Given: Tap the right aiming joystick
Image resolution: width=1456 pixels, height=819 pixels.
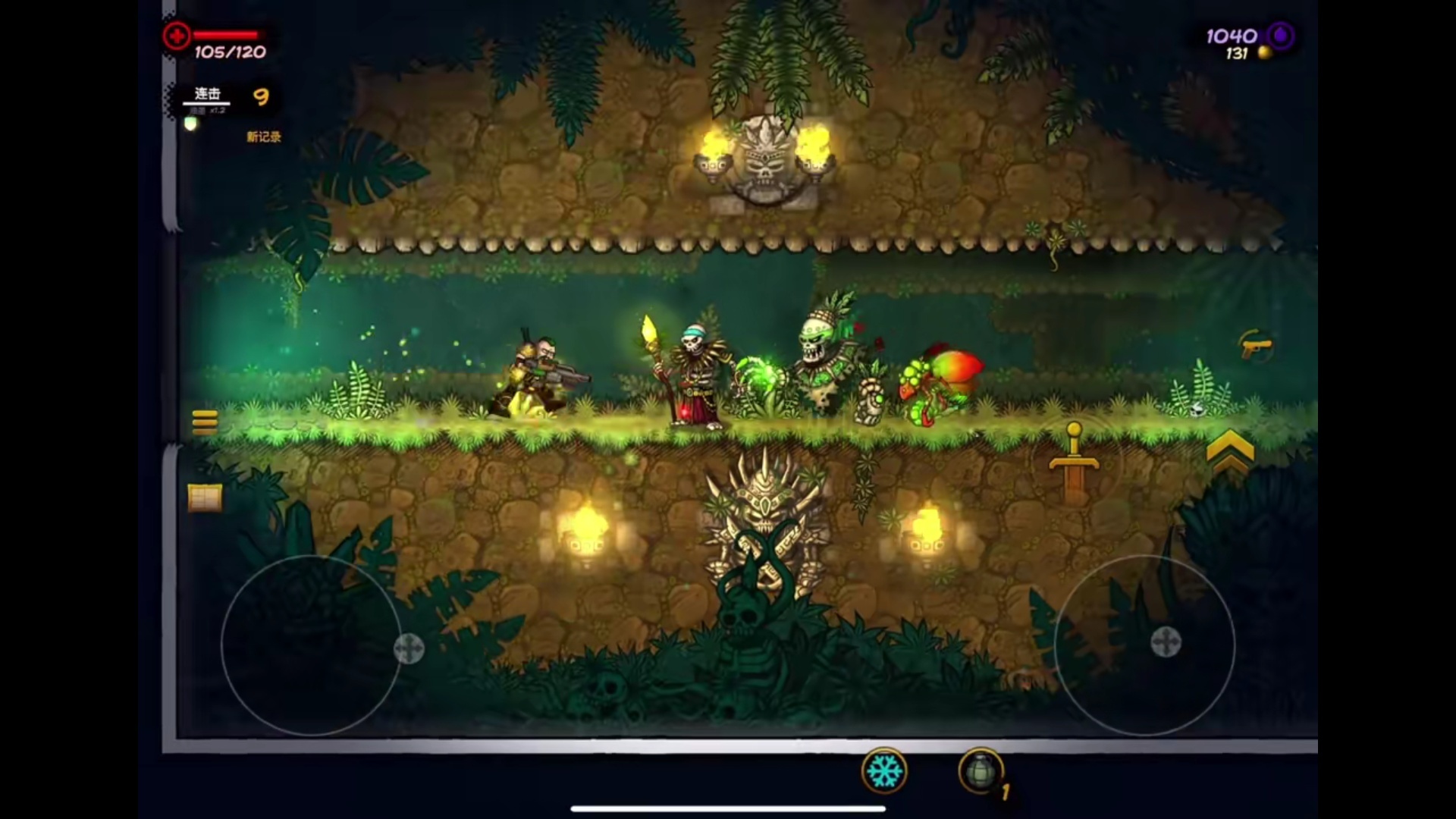Looking at the screenshot, I should tap(1144, 645).
